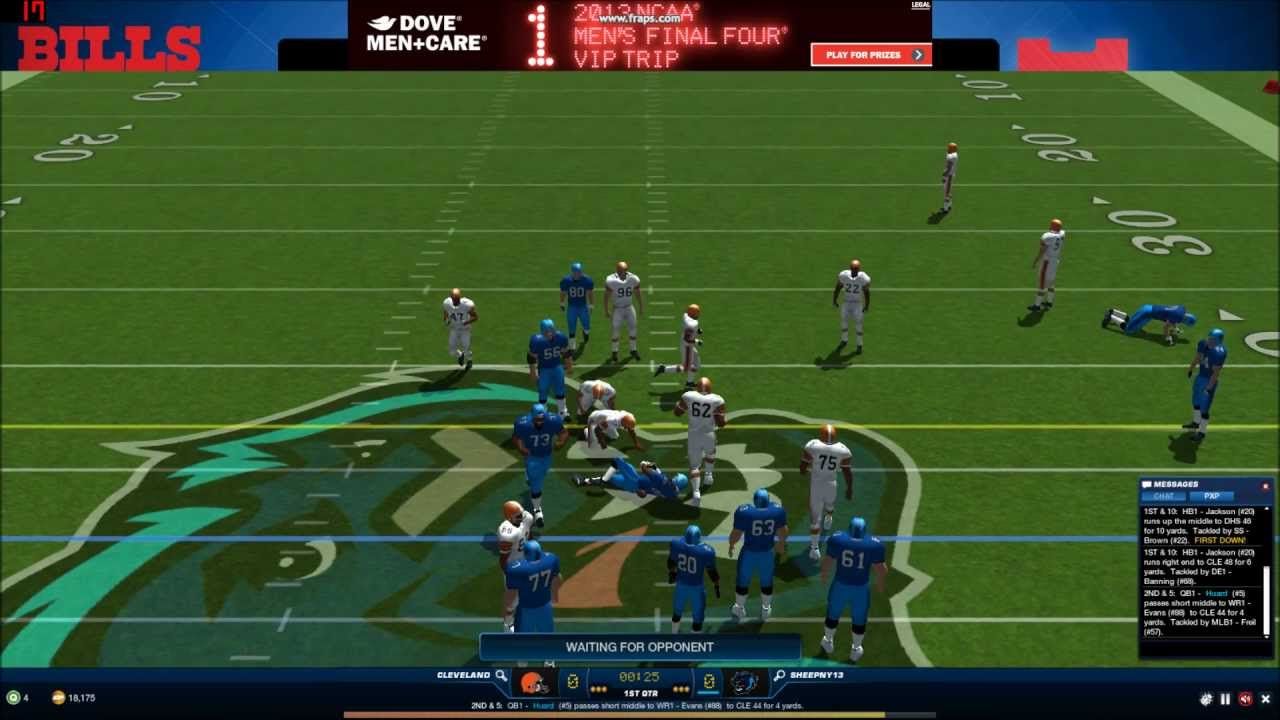Image resolution: width=1280 pixels, height=720 pixels.
Task: Open the settings gear in bottom-right corner
Action: 1206,699
